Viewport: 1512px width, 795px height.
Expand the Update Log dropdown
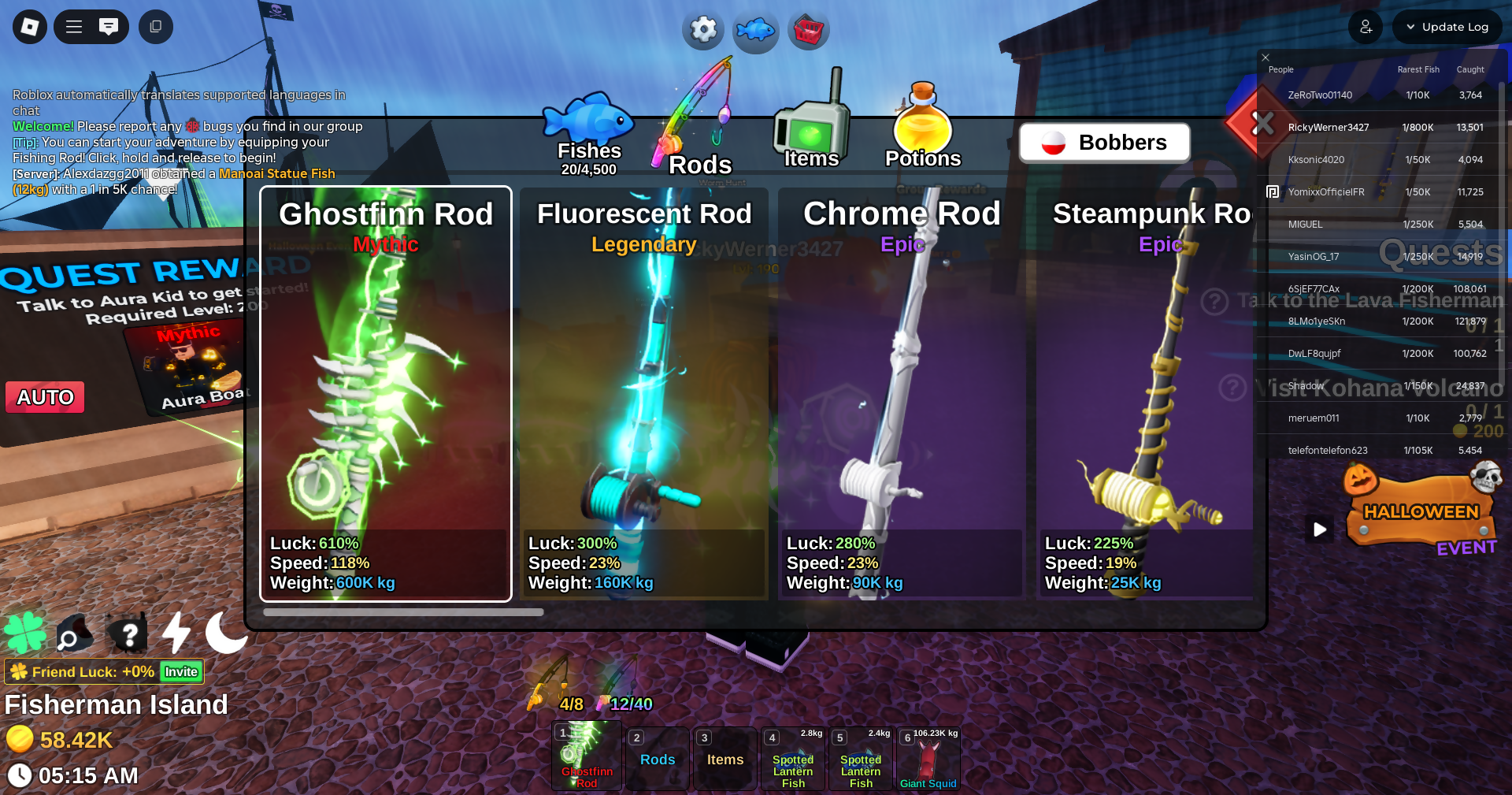[1447, 27]
